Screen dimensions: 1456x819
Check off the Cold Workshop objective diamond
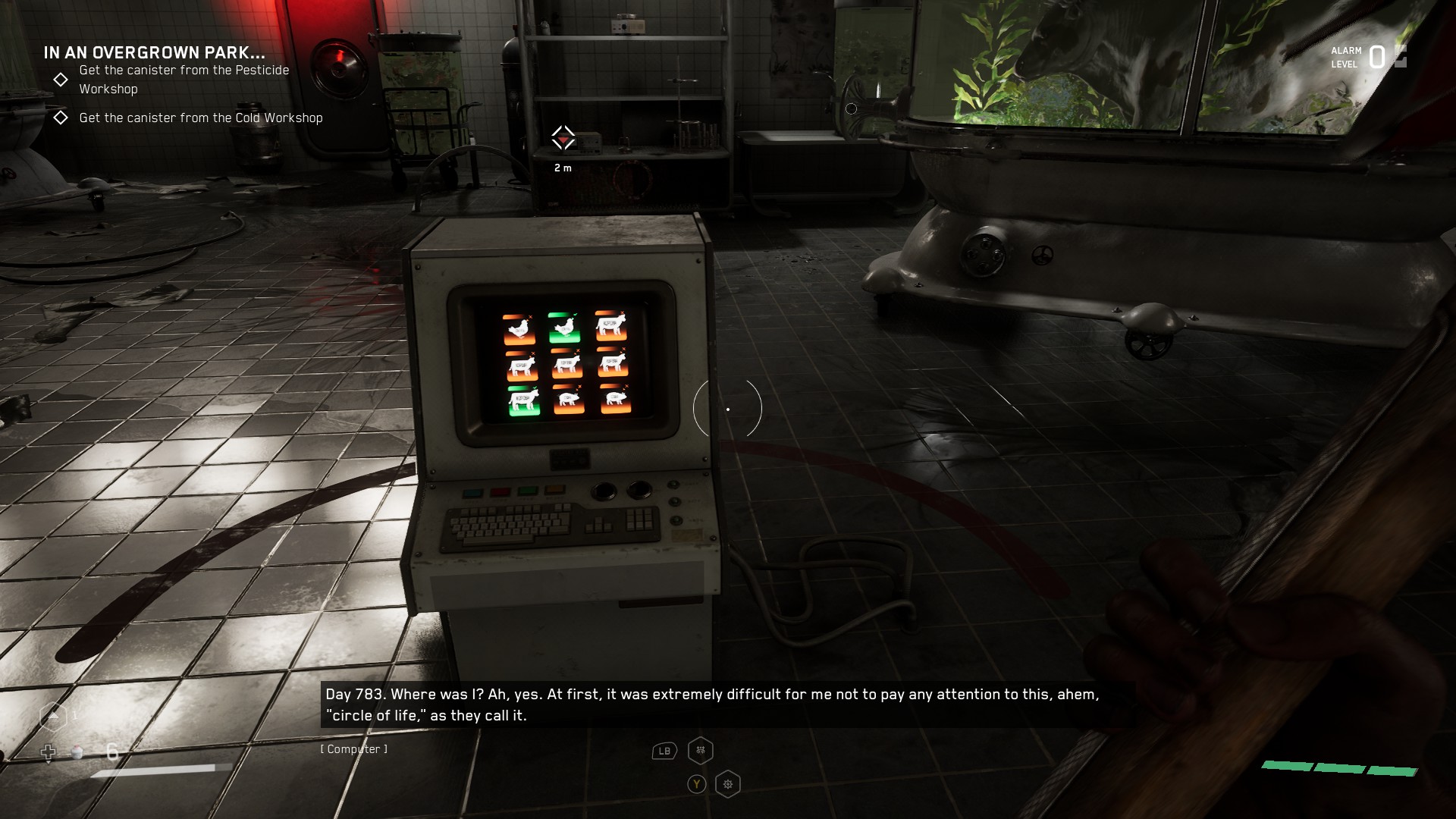[60, 118]
